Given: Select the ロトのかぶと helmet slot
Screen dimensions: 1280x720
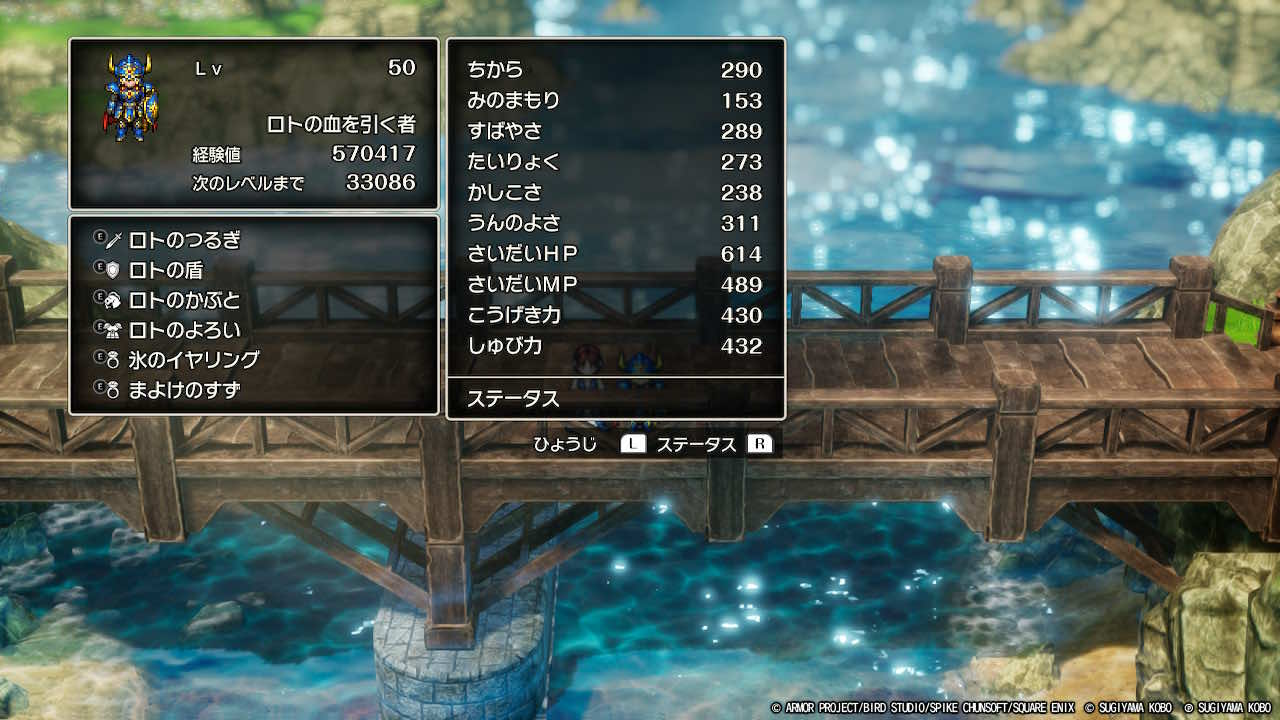Looking at the screenshot, I should (x=185, y=300).
